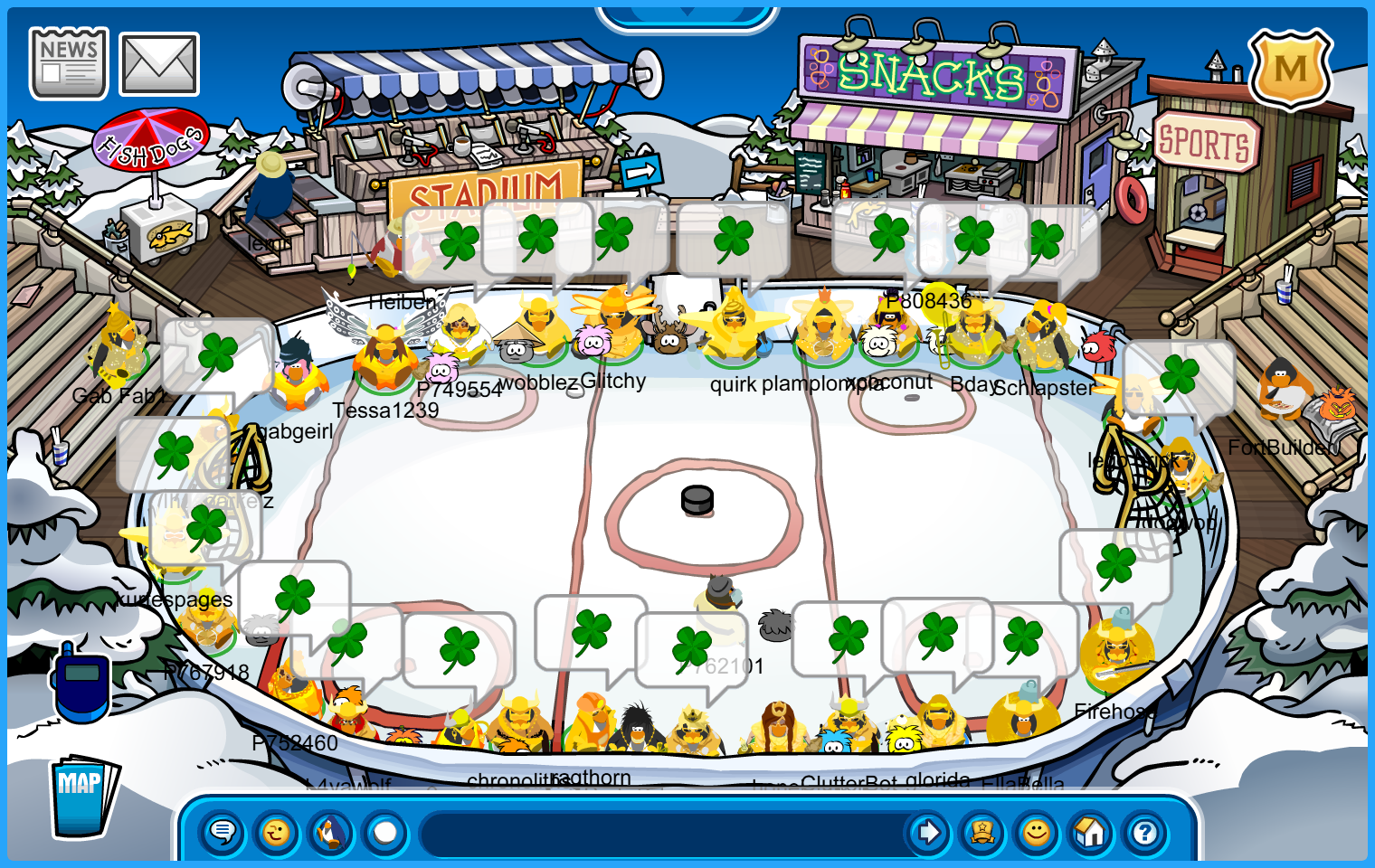Expand the top center dropdown tab
Screen dimensions: 1375x868
[x=687, y=13]
